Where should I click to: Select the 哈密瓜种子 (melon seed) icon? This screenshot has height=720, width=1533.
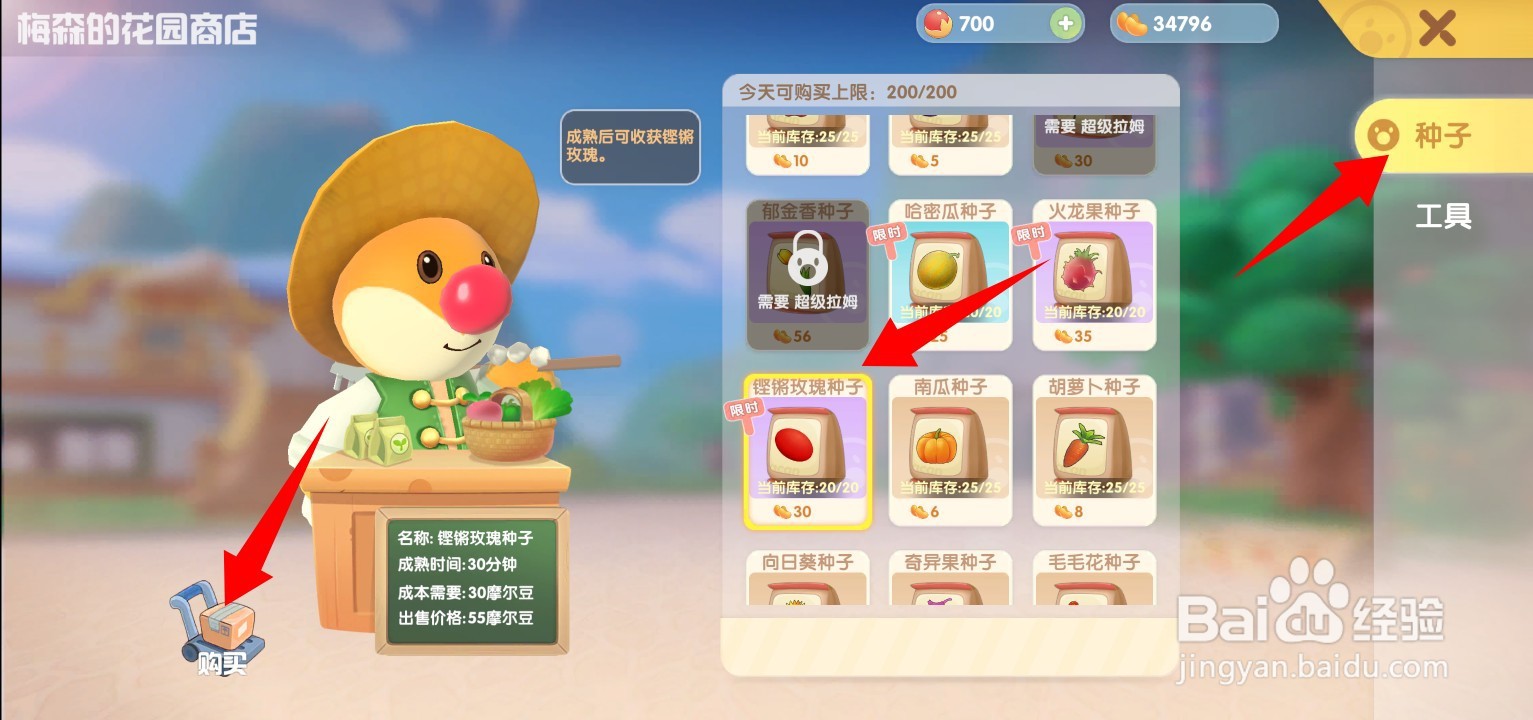[949, 270]
